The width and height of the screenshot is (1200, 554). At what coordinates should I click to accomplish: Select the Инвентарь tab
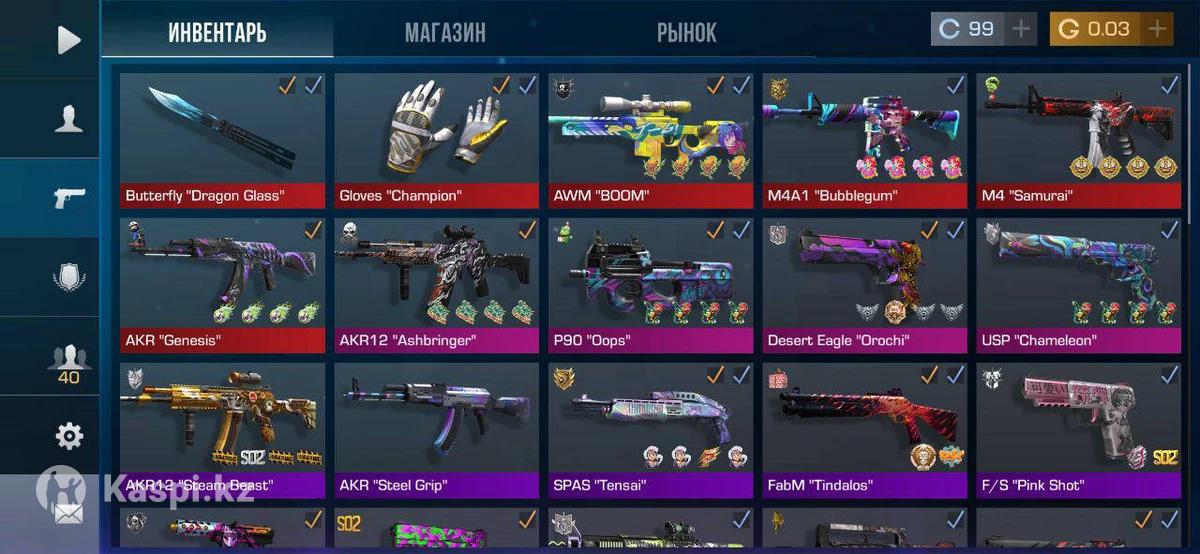tap(217, 33)
